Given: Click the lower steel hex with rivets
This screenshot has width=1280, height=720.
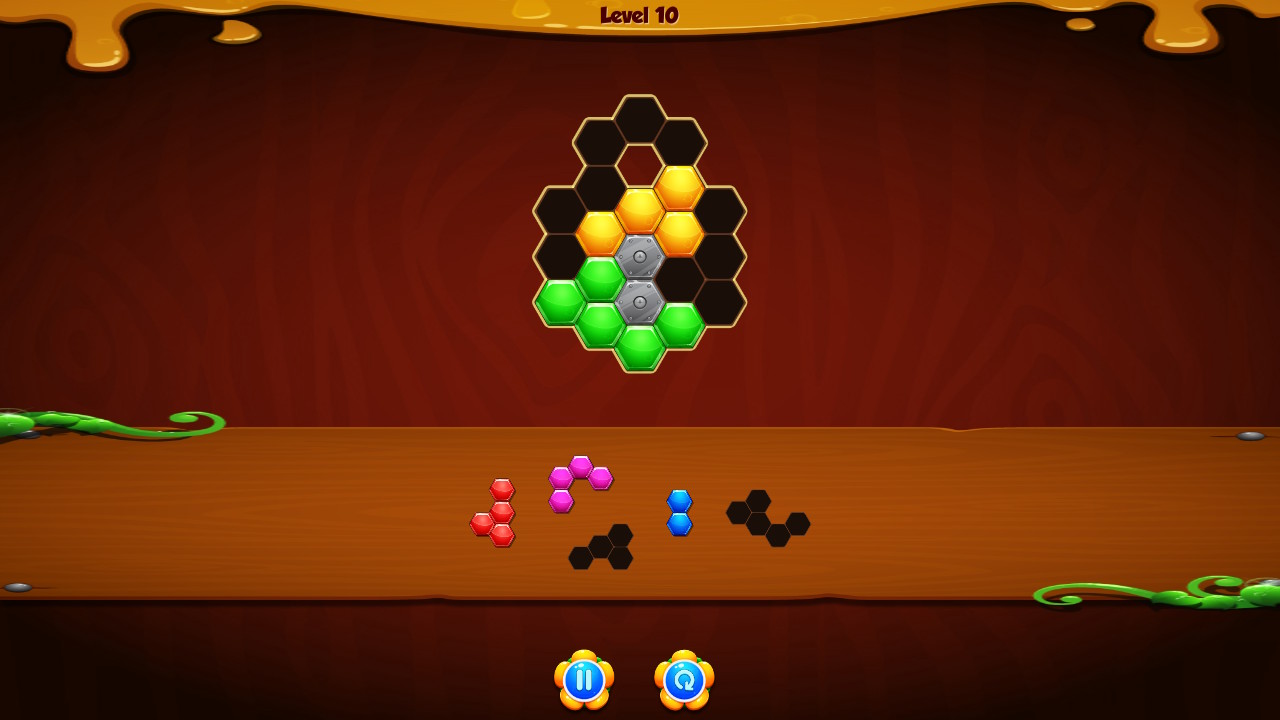Looking at the screenshot, I should click(641, 301).
